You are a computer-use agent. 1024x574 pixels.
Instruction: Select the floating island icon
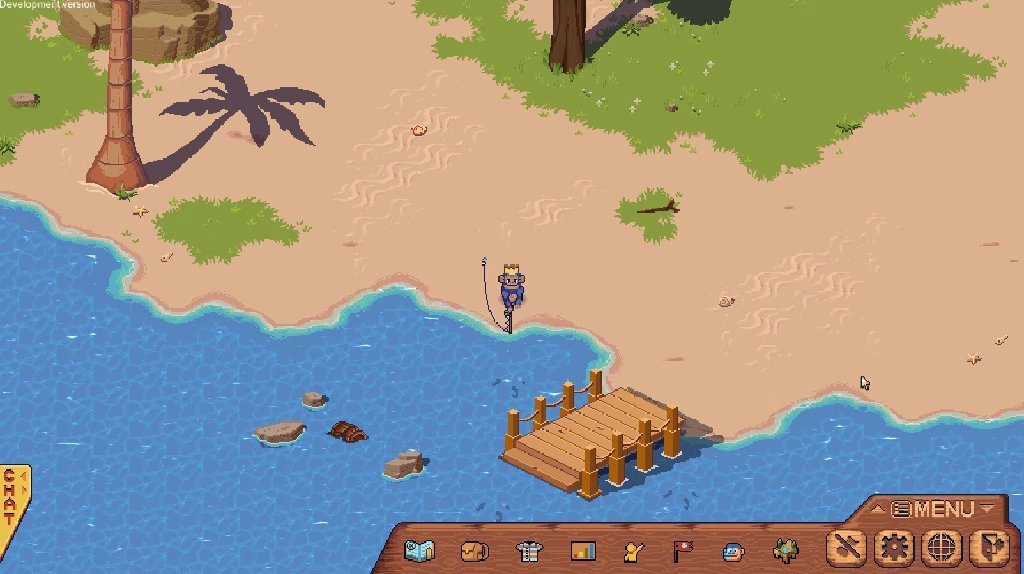(786, 550)
